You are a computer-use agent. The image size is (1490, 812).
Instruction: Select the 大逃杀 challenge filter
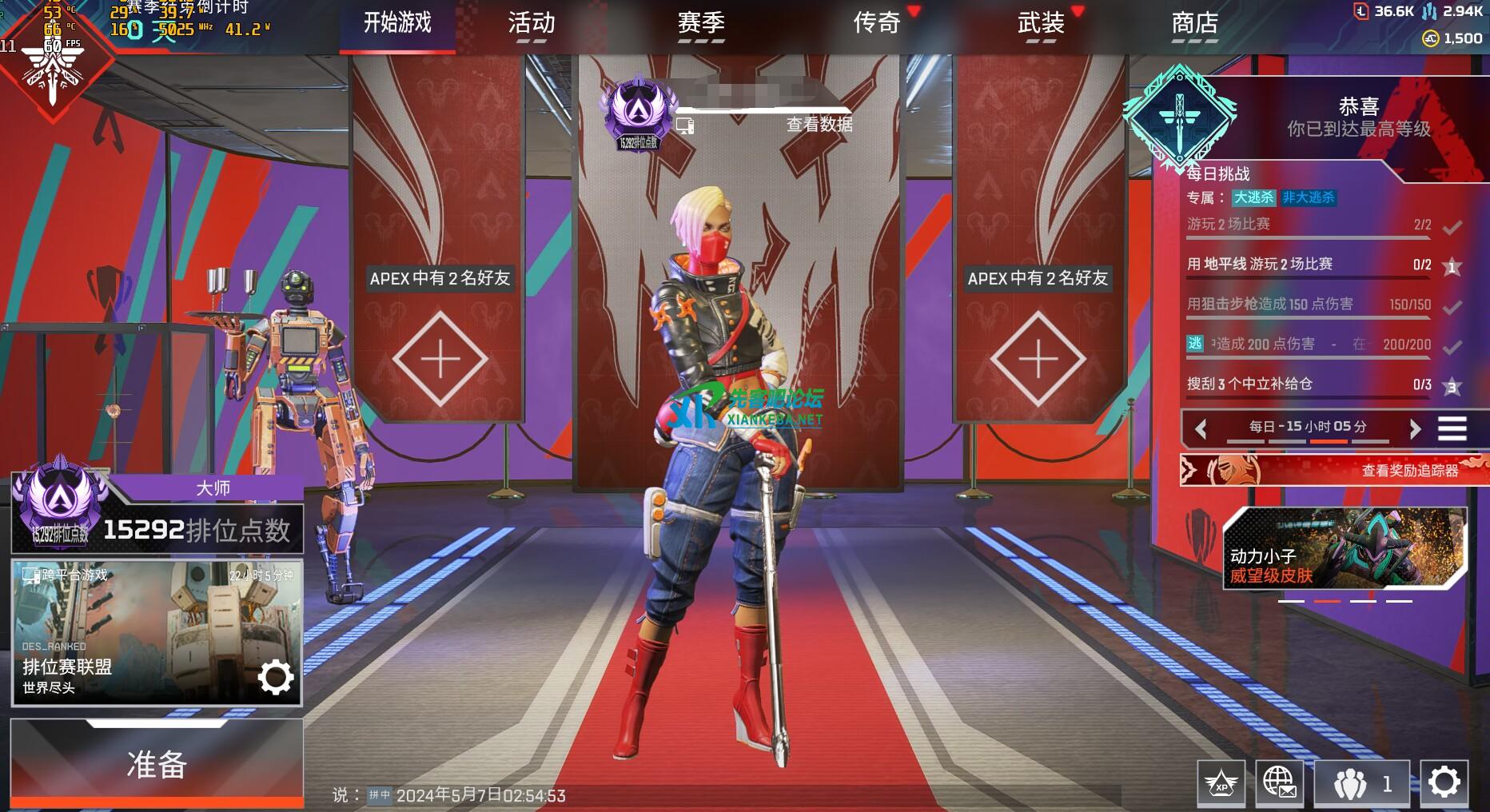(1253, 197)
